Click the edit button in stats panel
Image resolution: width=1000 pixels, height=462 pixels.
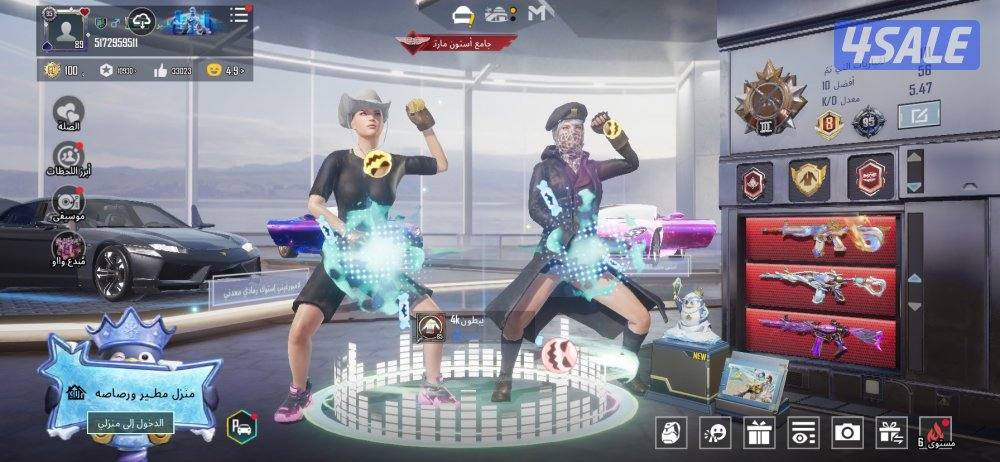click(x=919, y=117)
